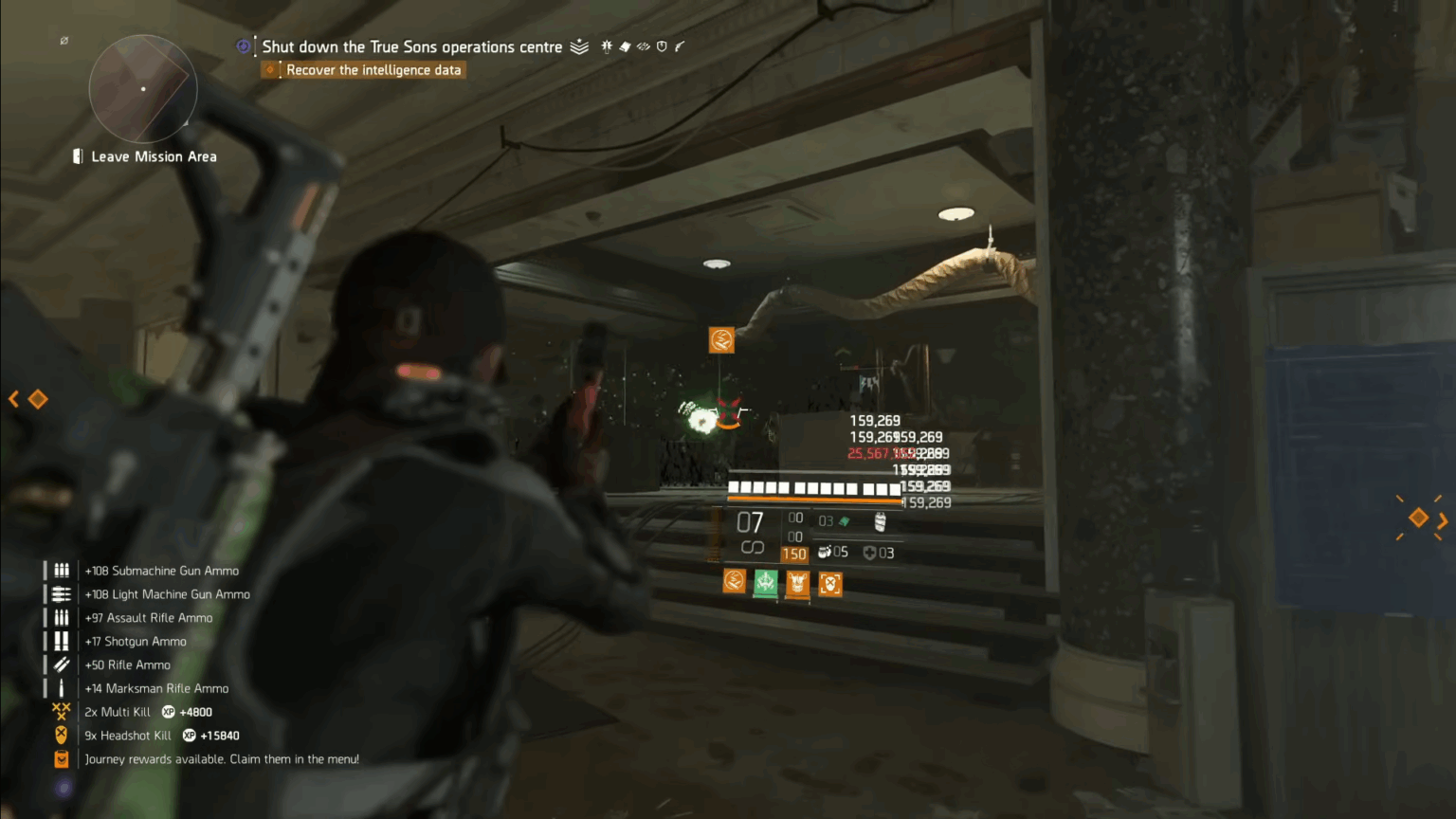1456x819 pixels.
Task: Click the green active skill icon
Action: [x=765, y=583]
